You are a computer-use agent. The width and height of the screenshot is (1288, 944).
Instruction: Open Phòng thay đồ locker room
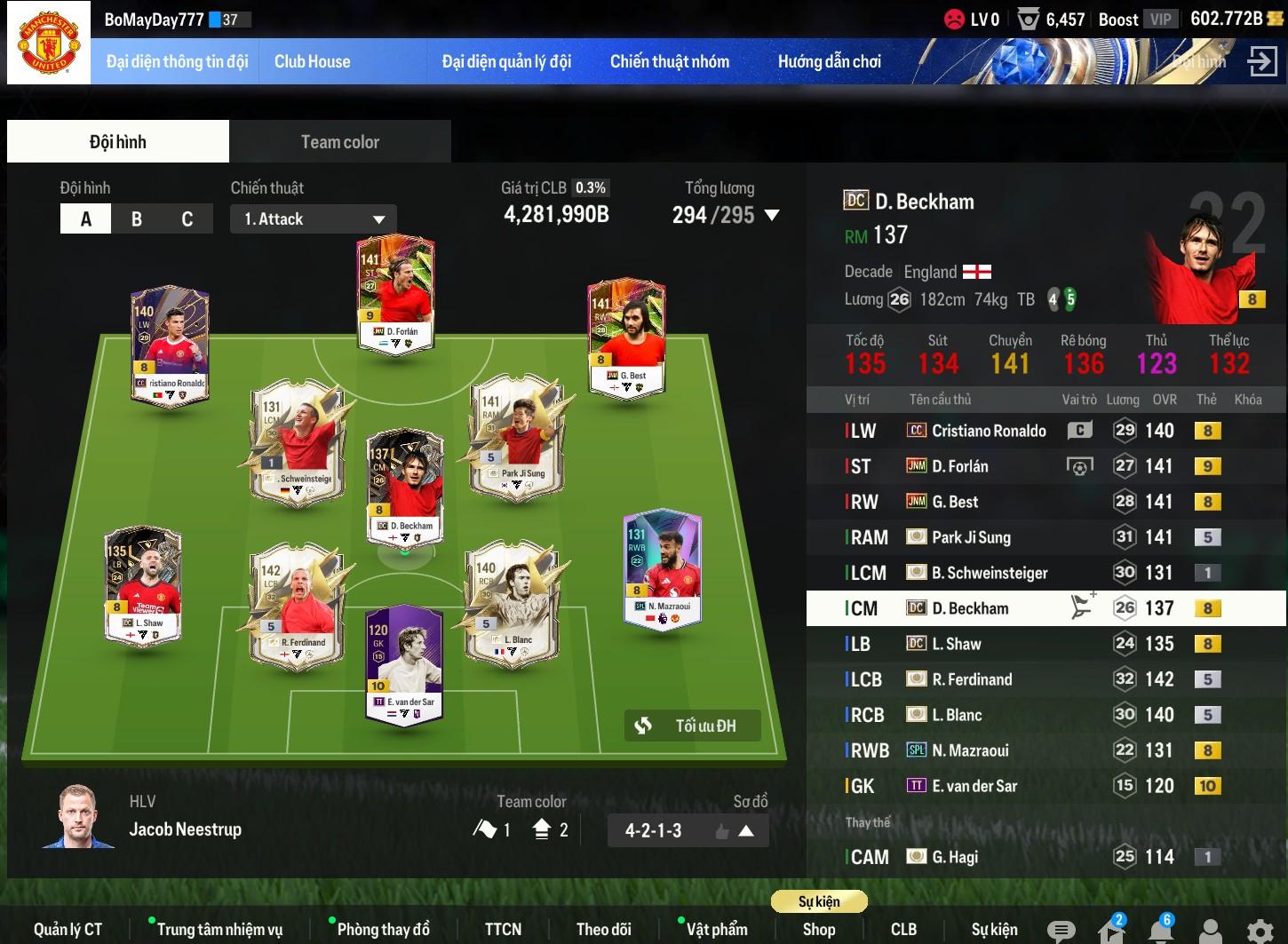383,930
